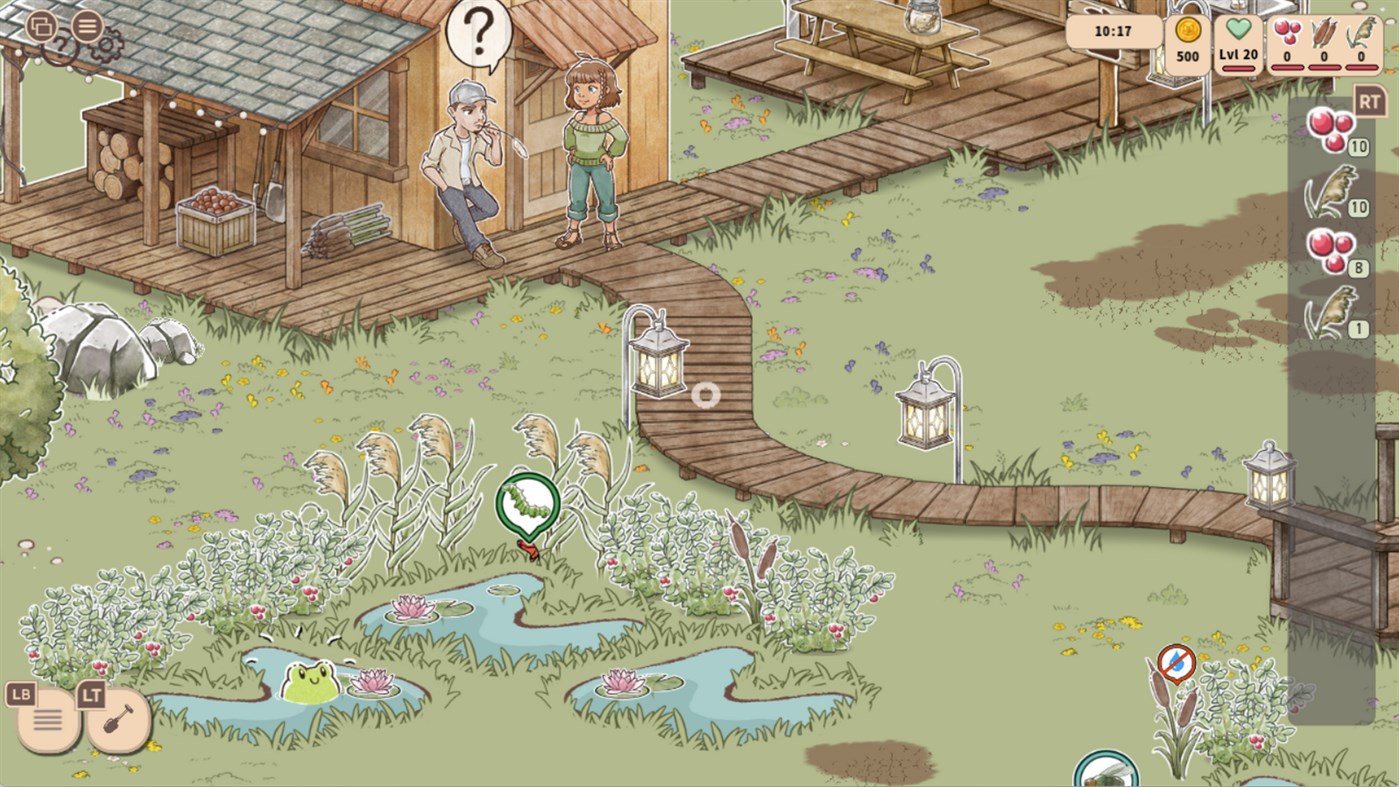Click the 500 coin balance counter
1399x787 pixels.
(x=1188, y=57)
